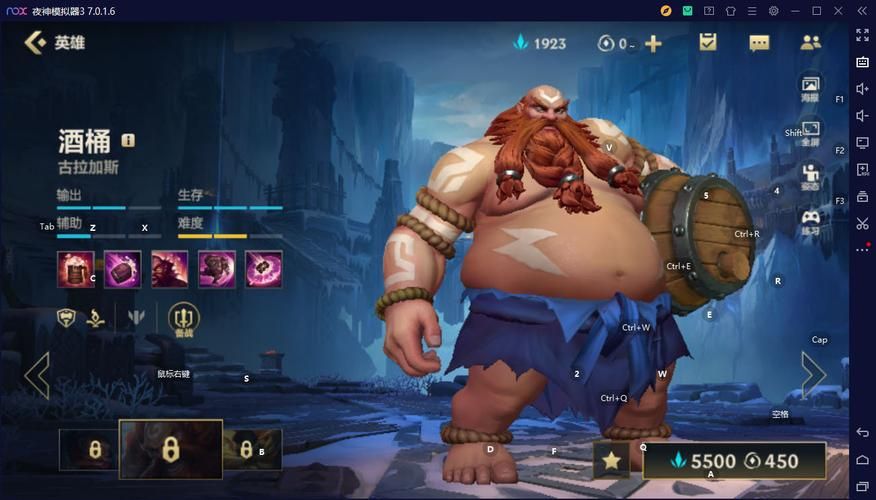
Task: Open the 姿态 pose option
Action: coord(810,177)
